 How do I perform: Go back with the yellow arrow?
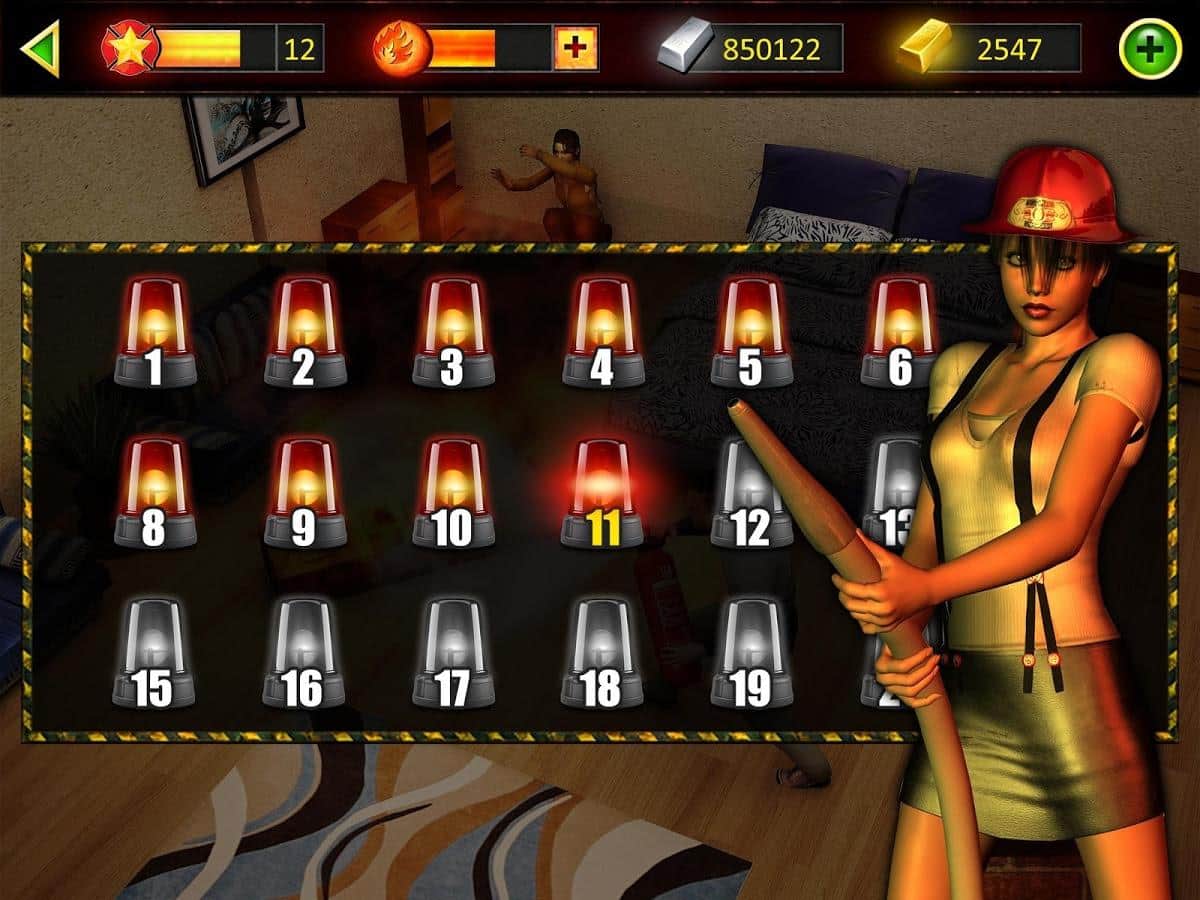click(x=40, y=48)
